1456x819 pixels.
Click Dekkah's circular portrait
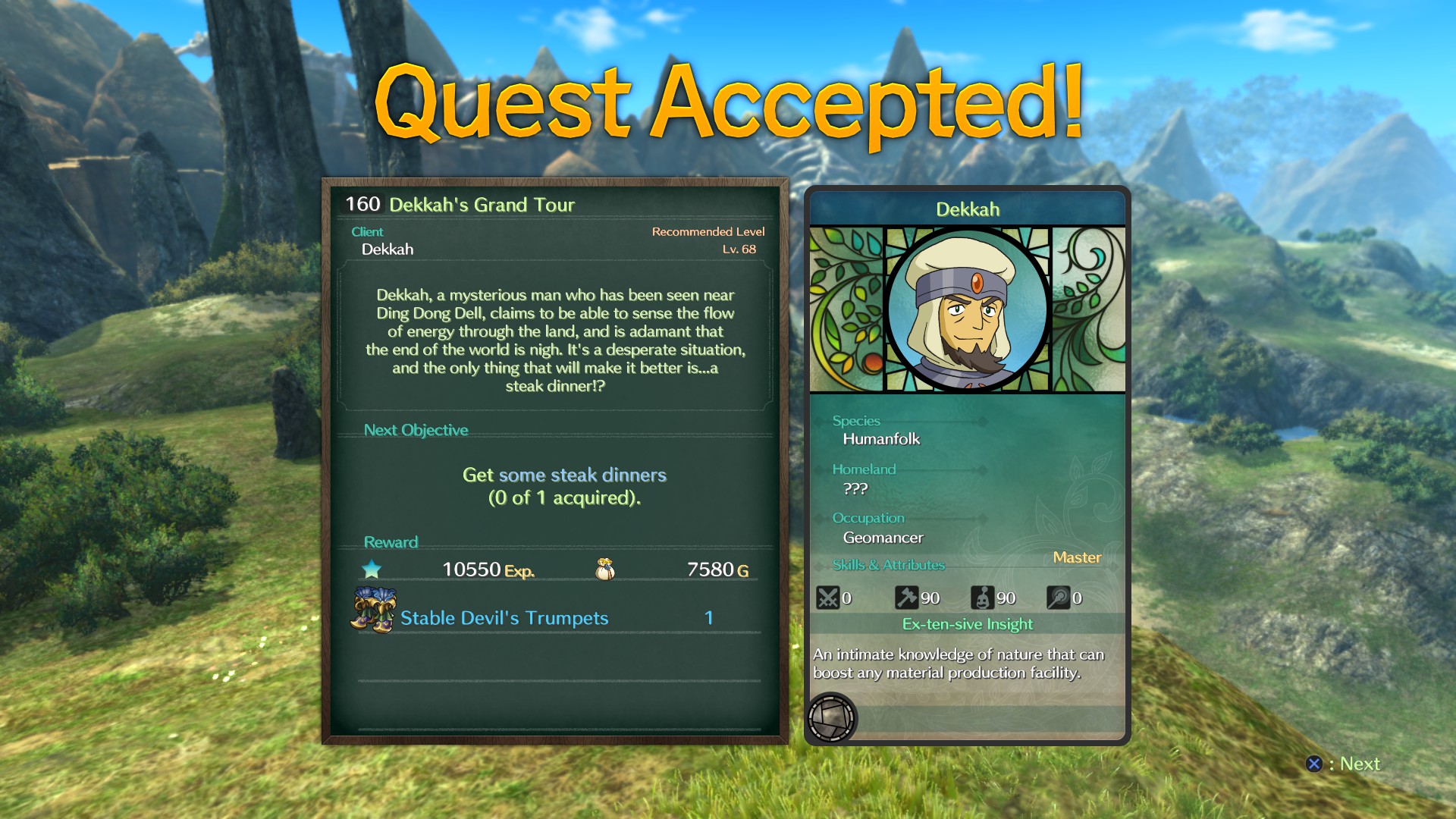tap(966, 310)
